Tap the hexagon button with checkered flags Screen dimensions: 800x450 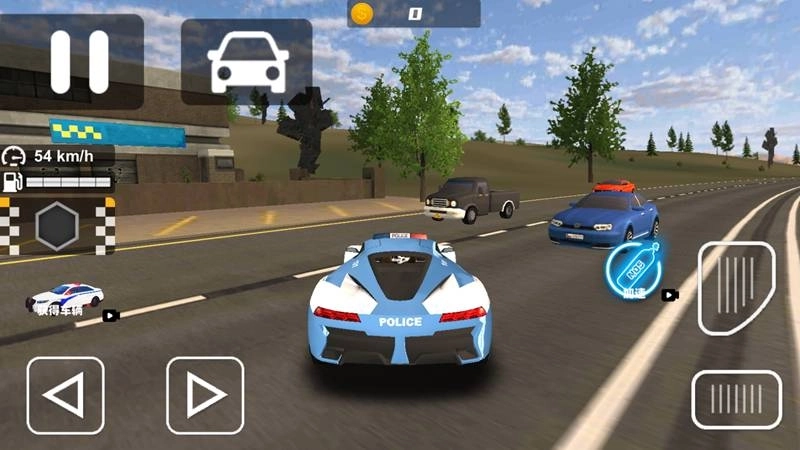[x=58, y=226]
